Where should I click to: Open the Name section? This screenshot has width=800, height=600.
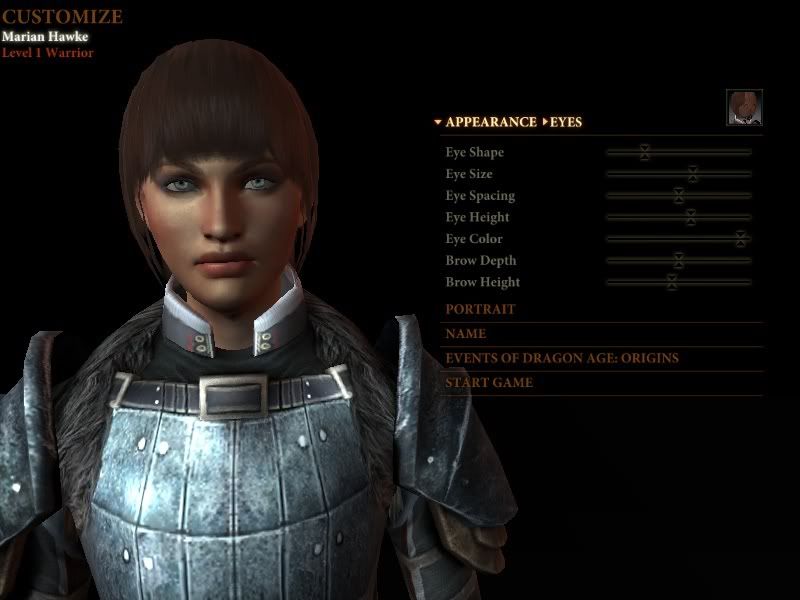pyautogui.click(x=466, y=334)
